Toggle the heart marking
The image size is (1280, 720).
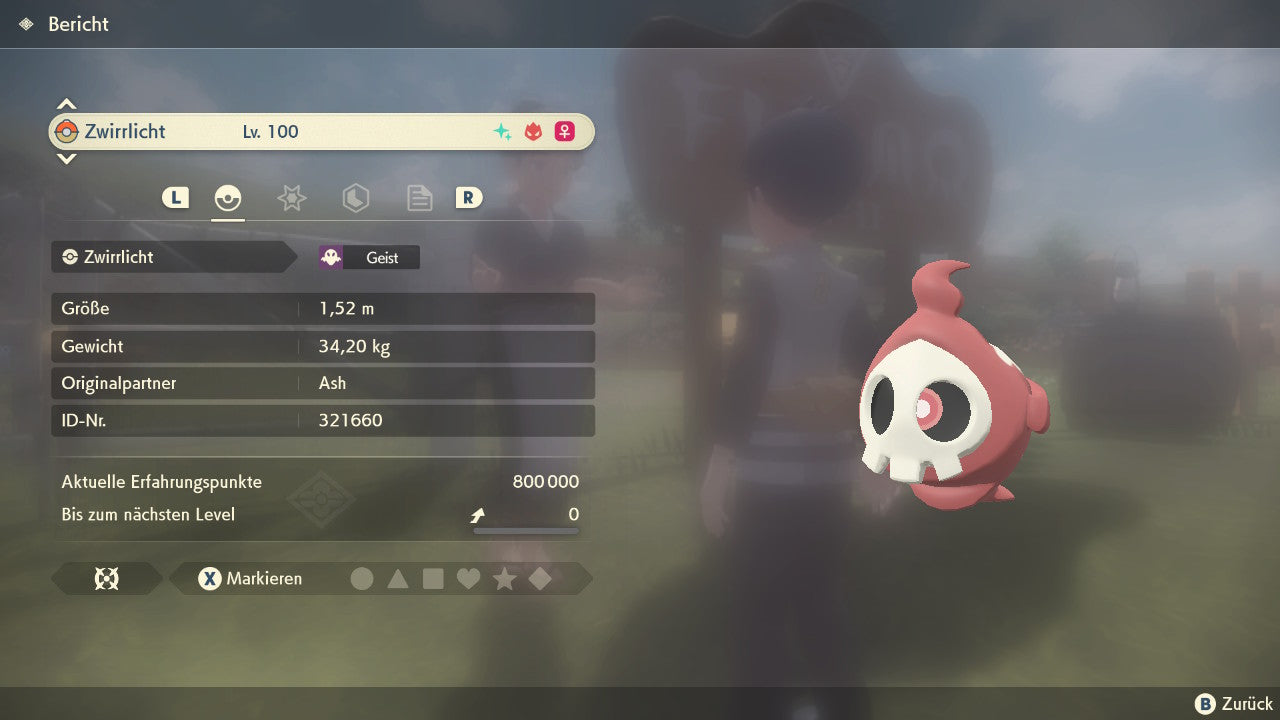468,578
